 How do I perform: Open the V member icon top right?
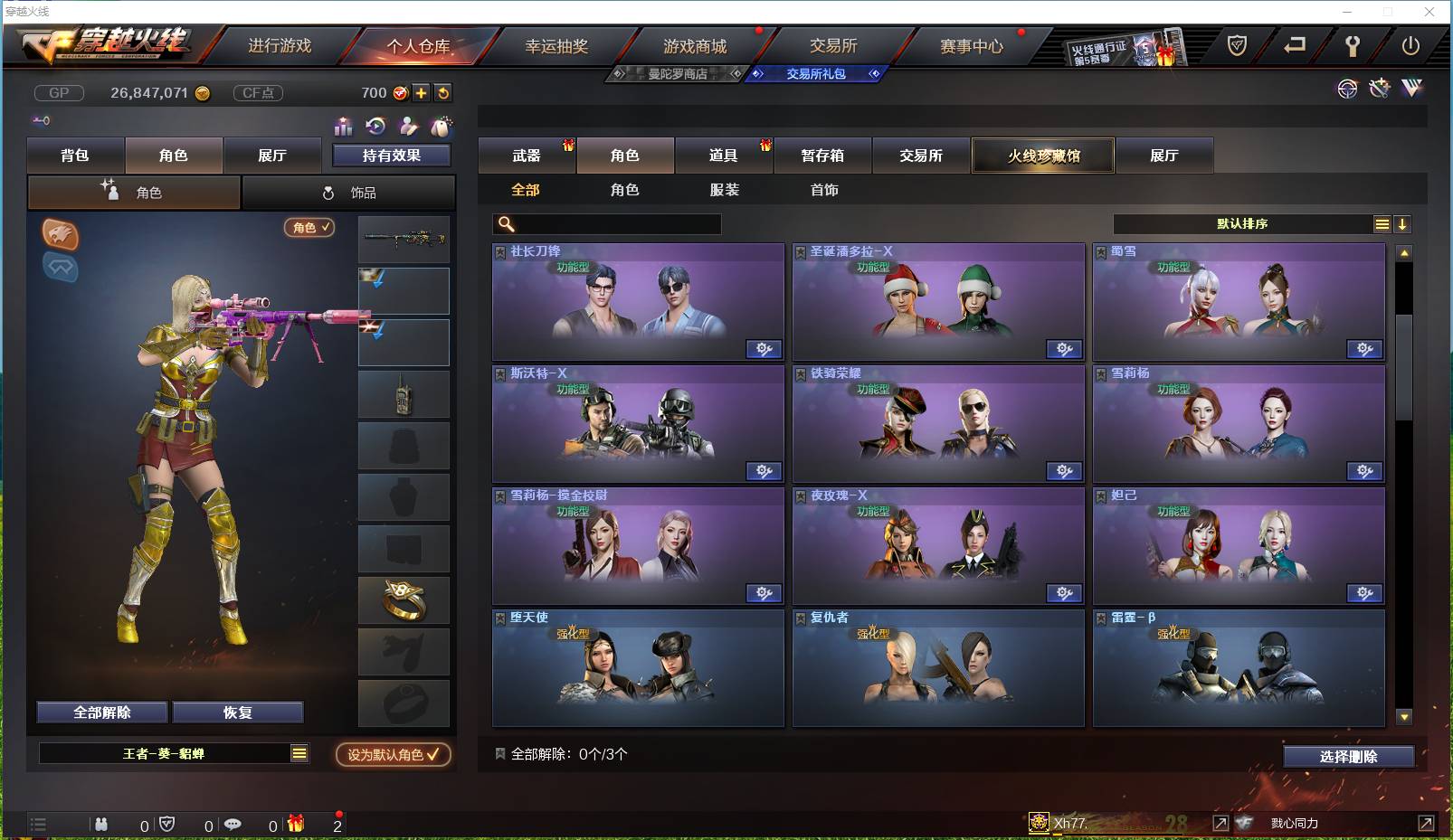(x=1411, y=89)
